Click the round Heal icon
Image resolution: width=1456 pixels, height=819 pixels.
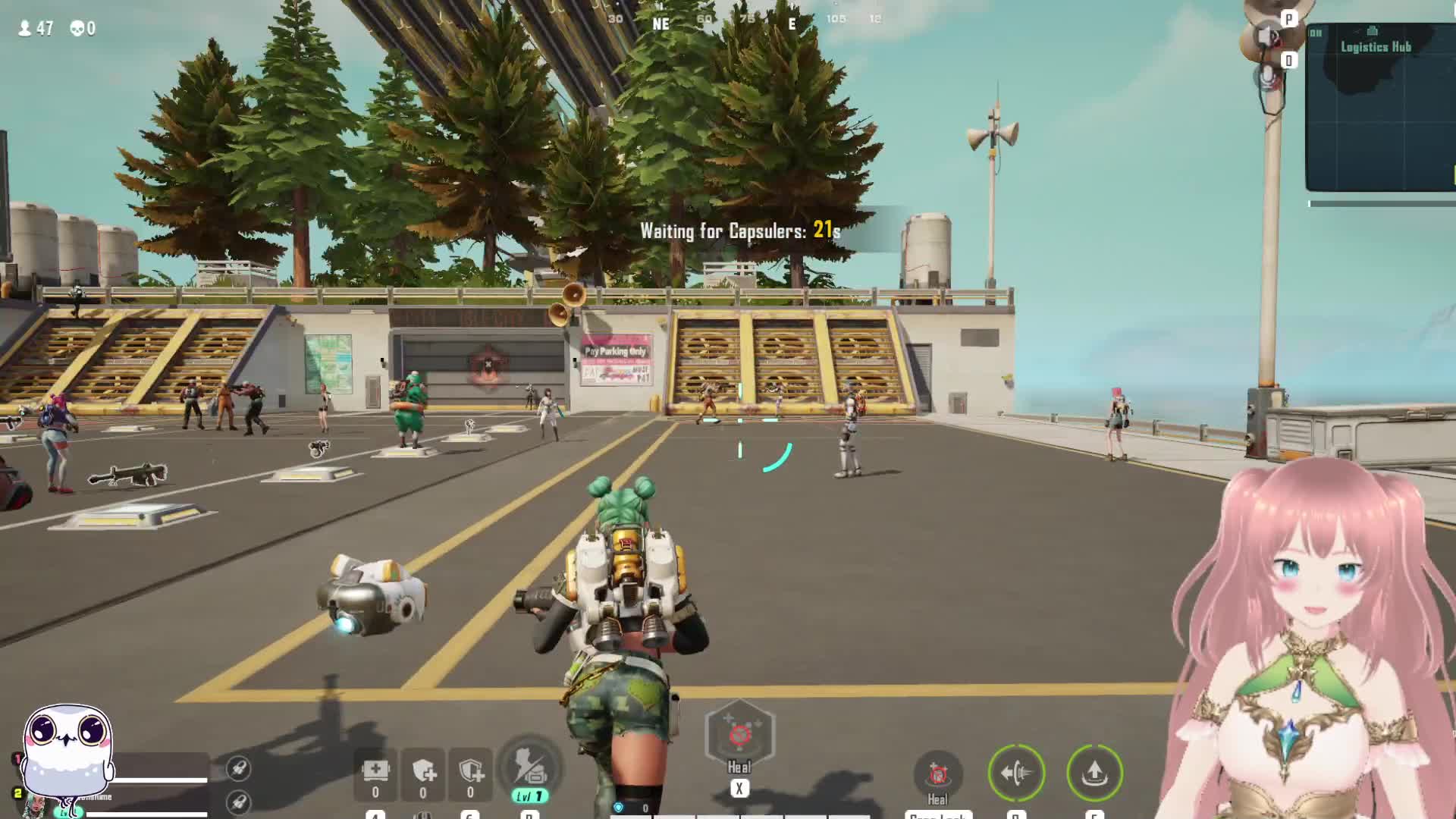coord(938,773)
